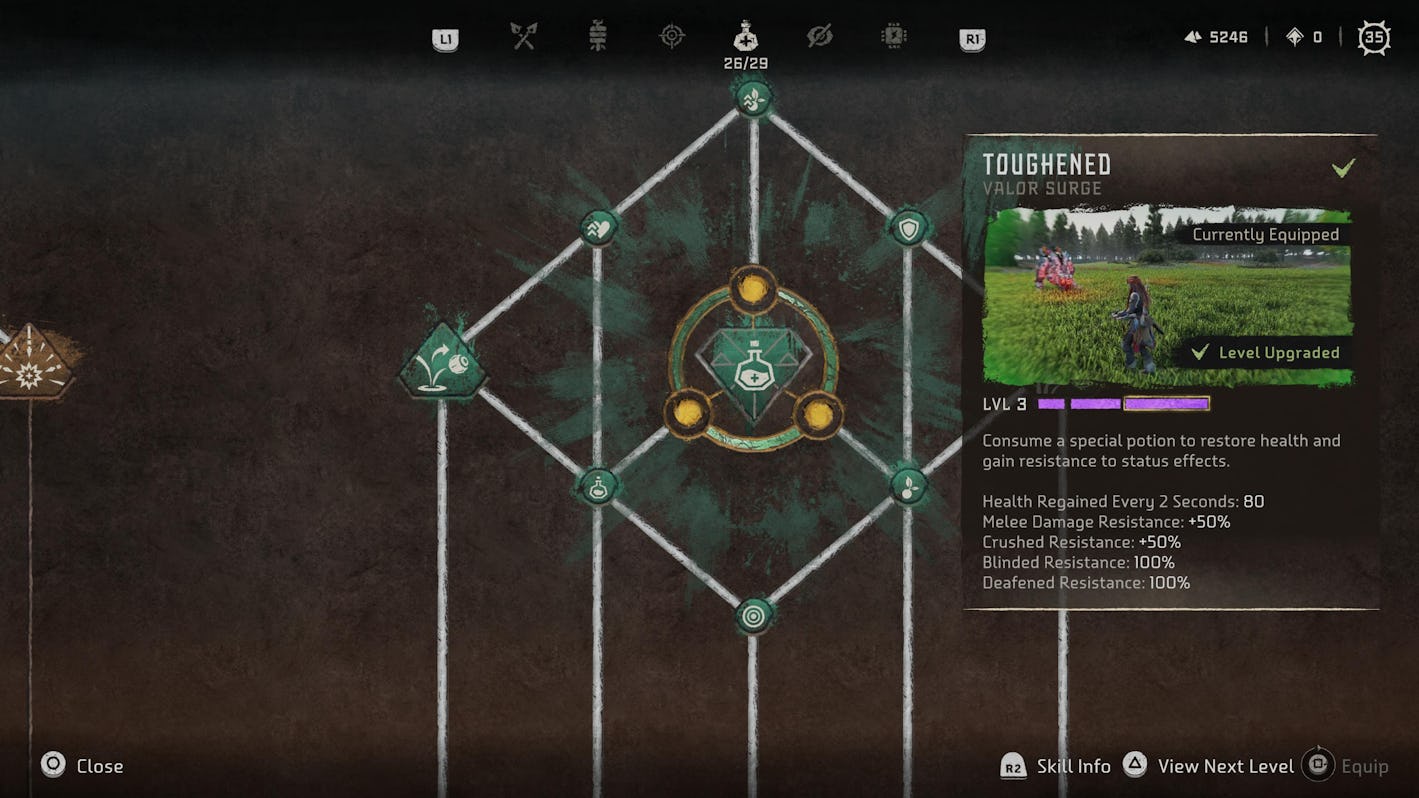Screen dimensions: 1419x798
Task: Click View Next Level to expand details
Action: pos(1225,765)
